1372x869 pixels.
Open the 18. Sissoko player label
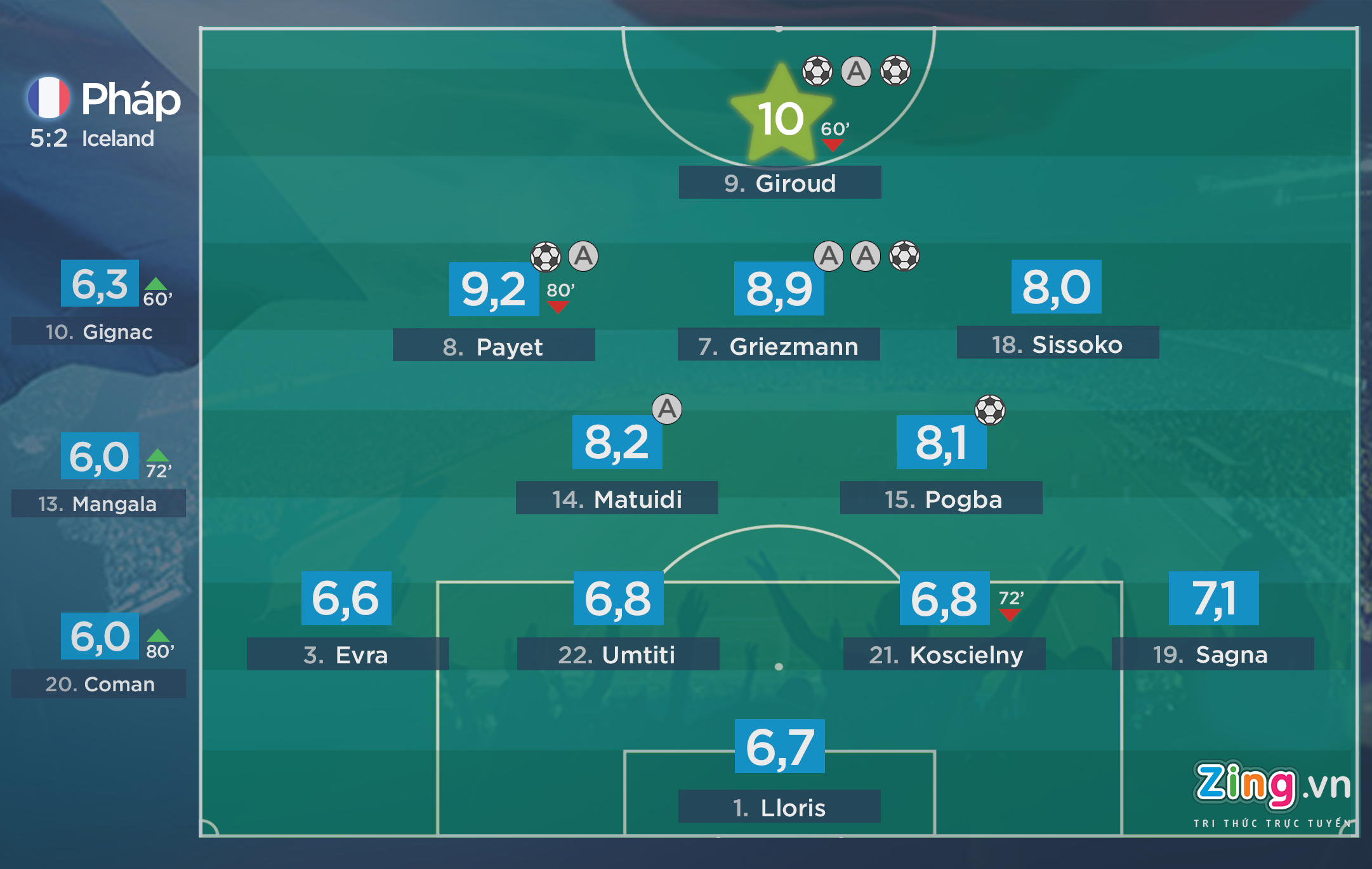coord(1057,343)
